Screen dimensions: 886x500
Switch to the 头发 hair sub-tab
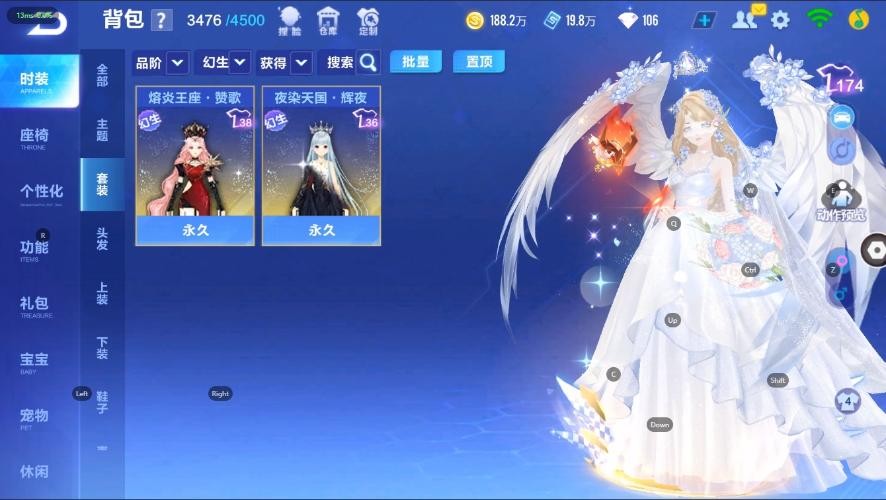pyautogui.click(x=102, y=239)
